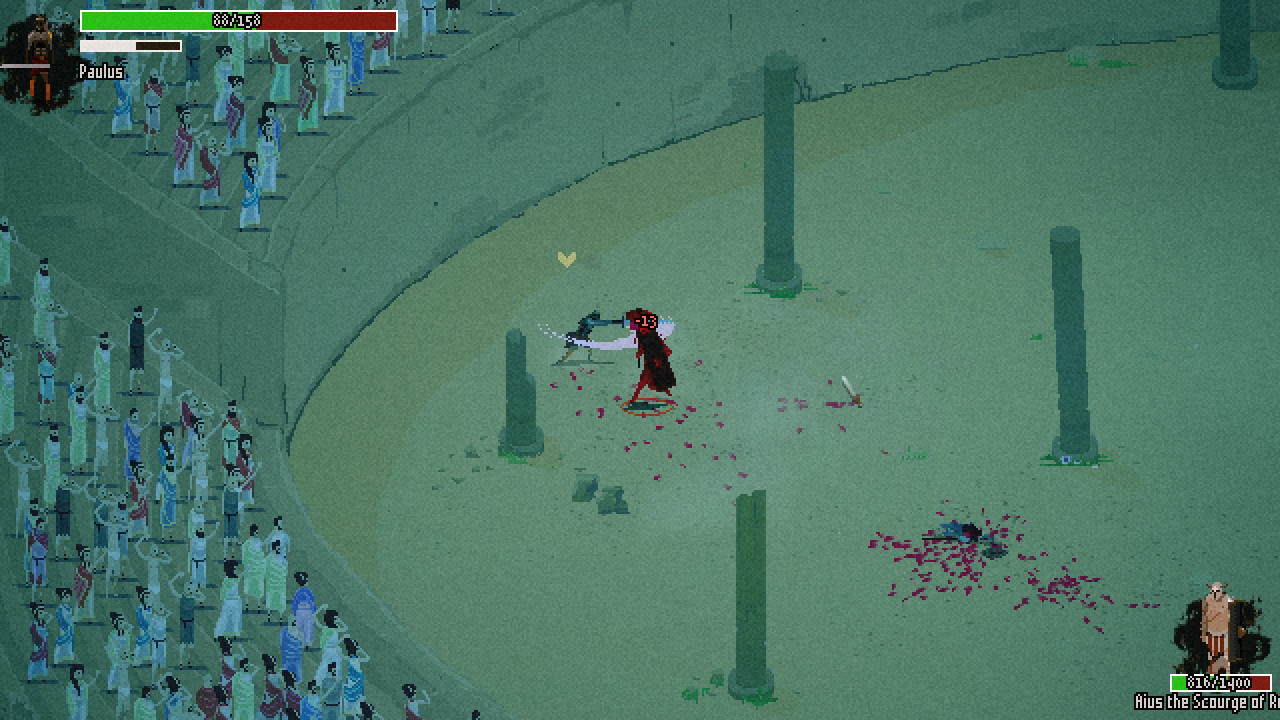Click the -13 damage number
The width and height of the screenshot is (1280, 720).
pyautogui.click(x=645, y=323)
